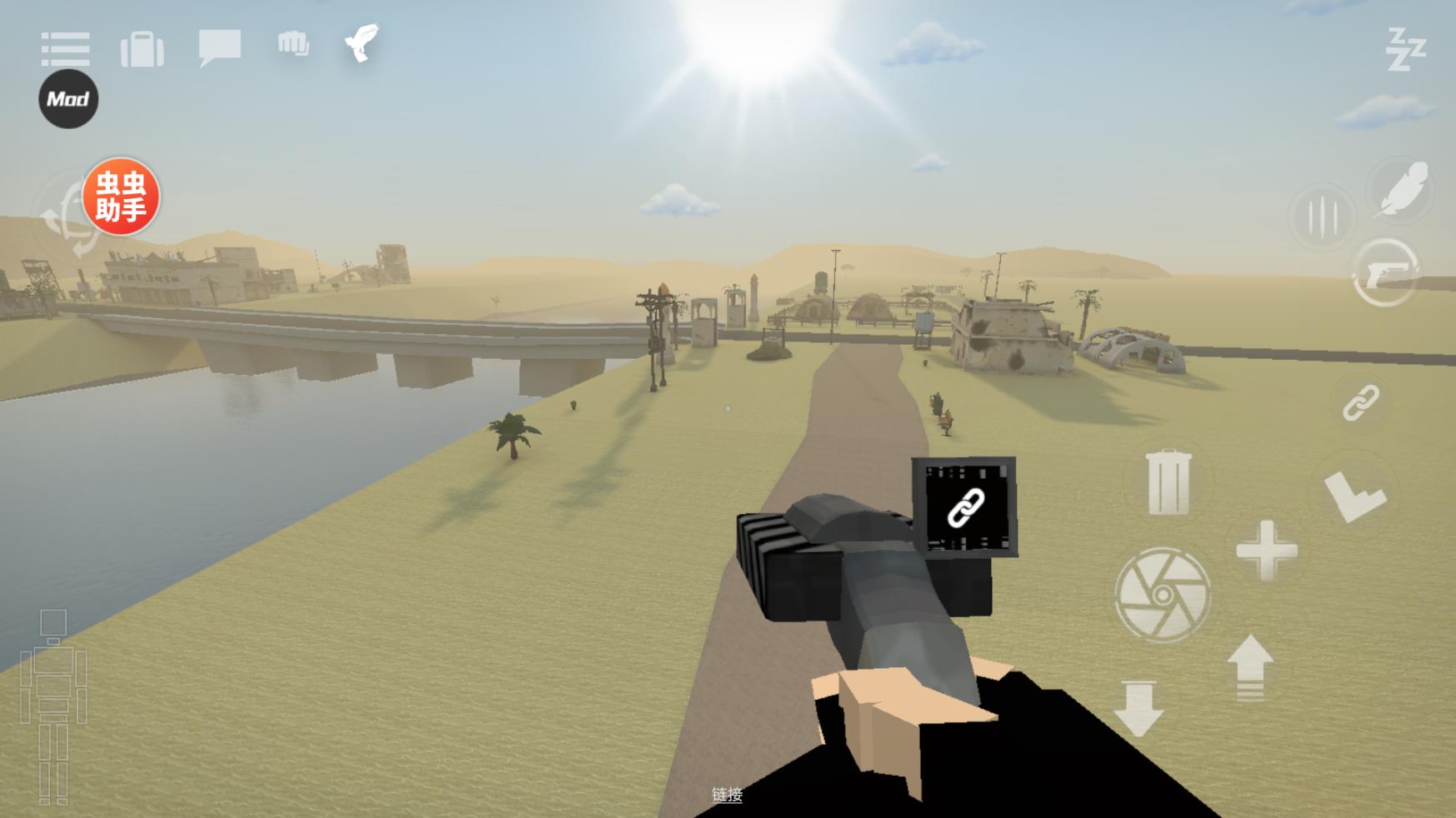Tap the three vertical bars button

(x=1322, y=217)
